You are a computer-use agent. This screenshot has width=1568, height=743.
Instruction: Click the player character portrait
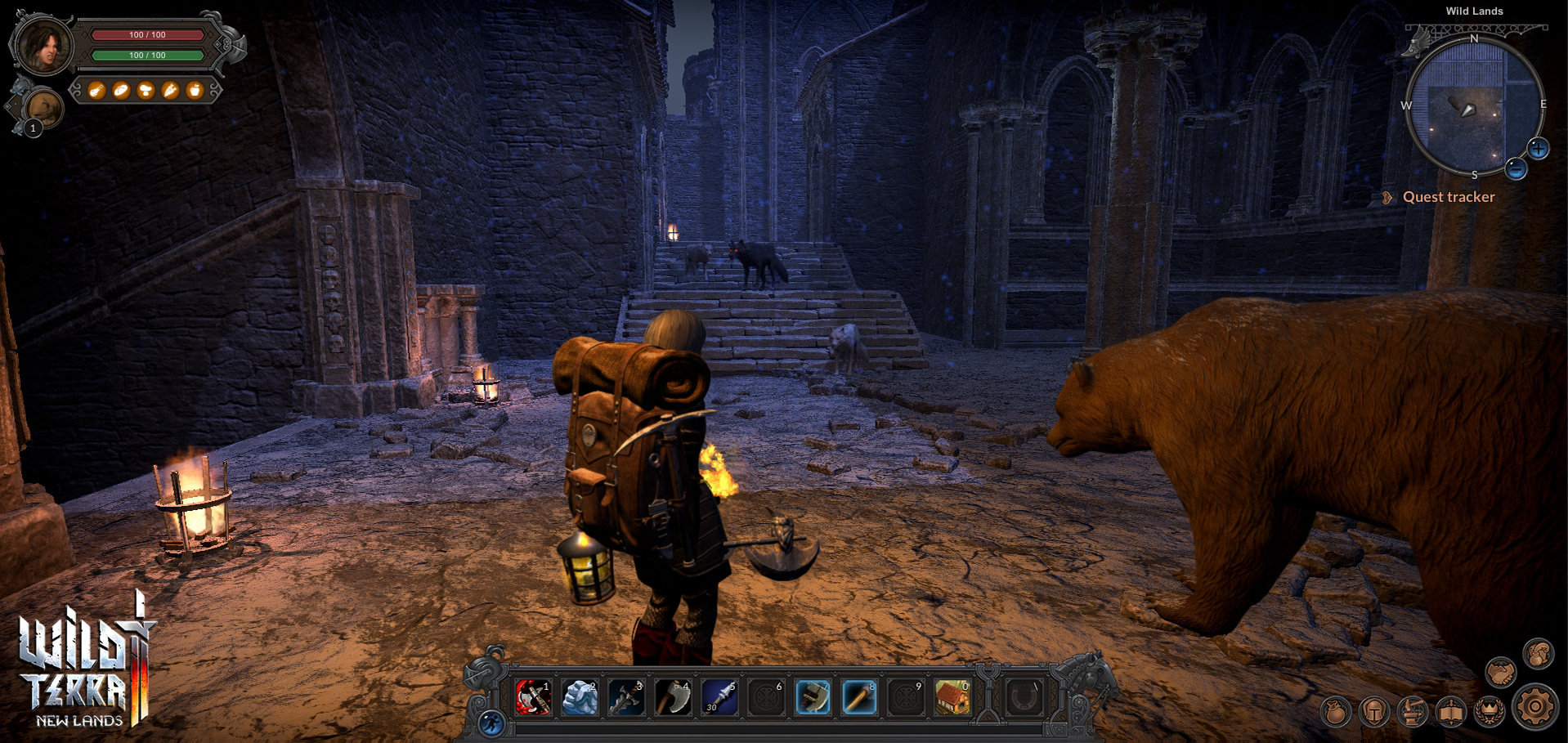pos(43,45)
